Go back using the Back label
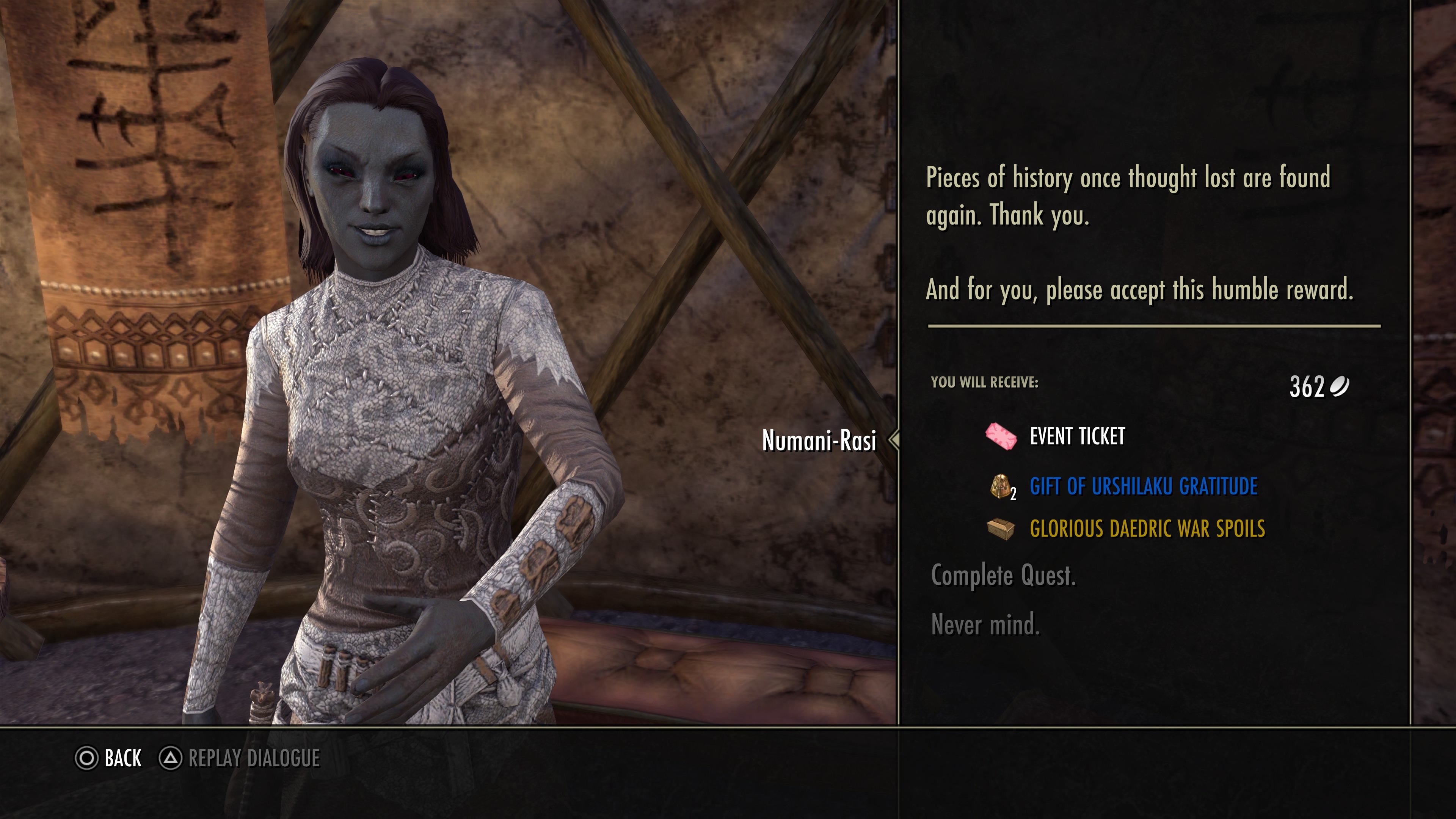 click(122, 758)
